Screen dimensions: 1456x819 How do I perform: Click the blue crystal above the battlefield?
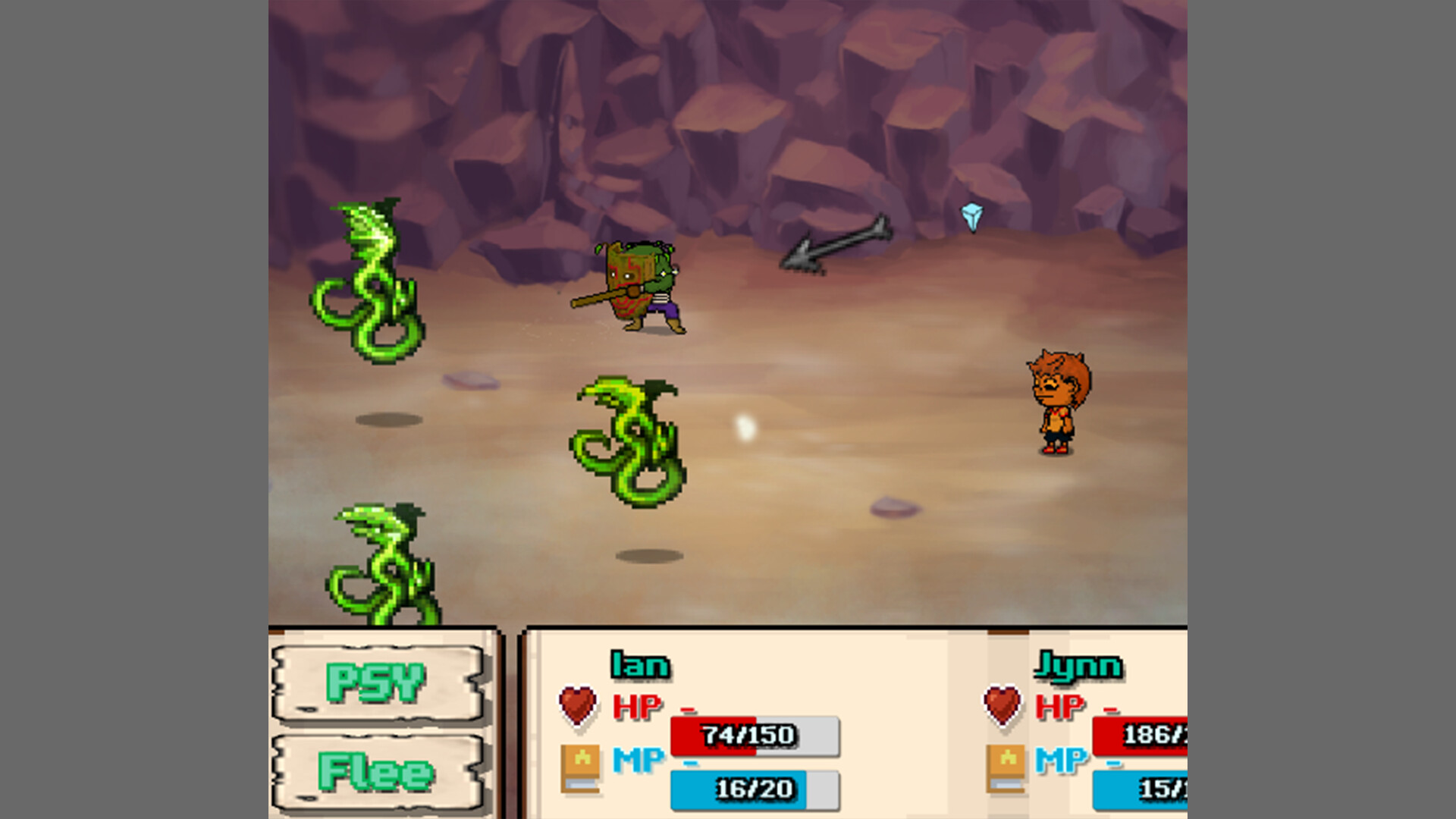[971, 215]
